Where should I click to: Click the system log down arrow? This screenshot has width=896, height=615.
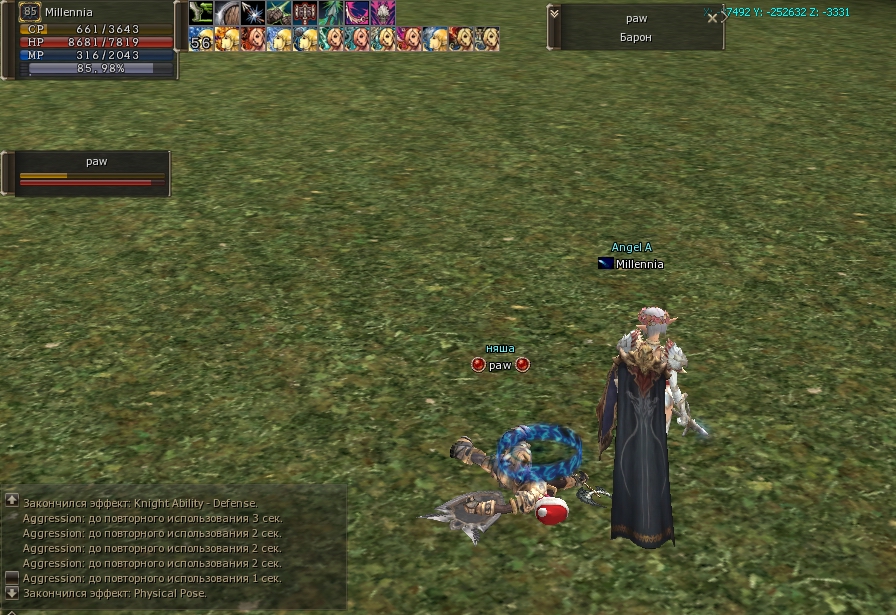point(12,593)
